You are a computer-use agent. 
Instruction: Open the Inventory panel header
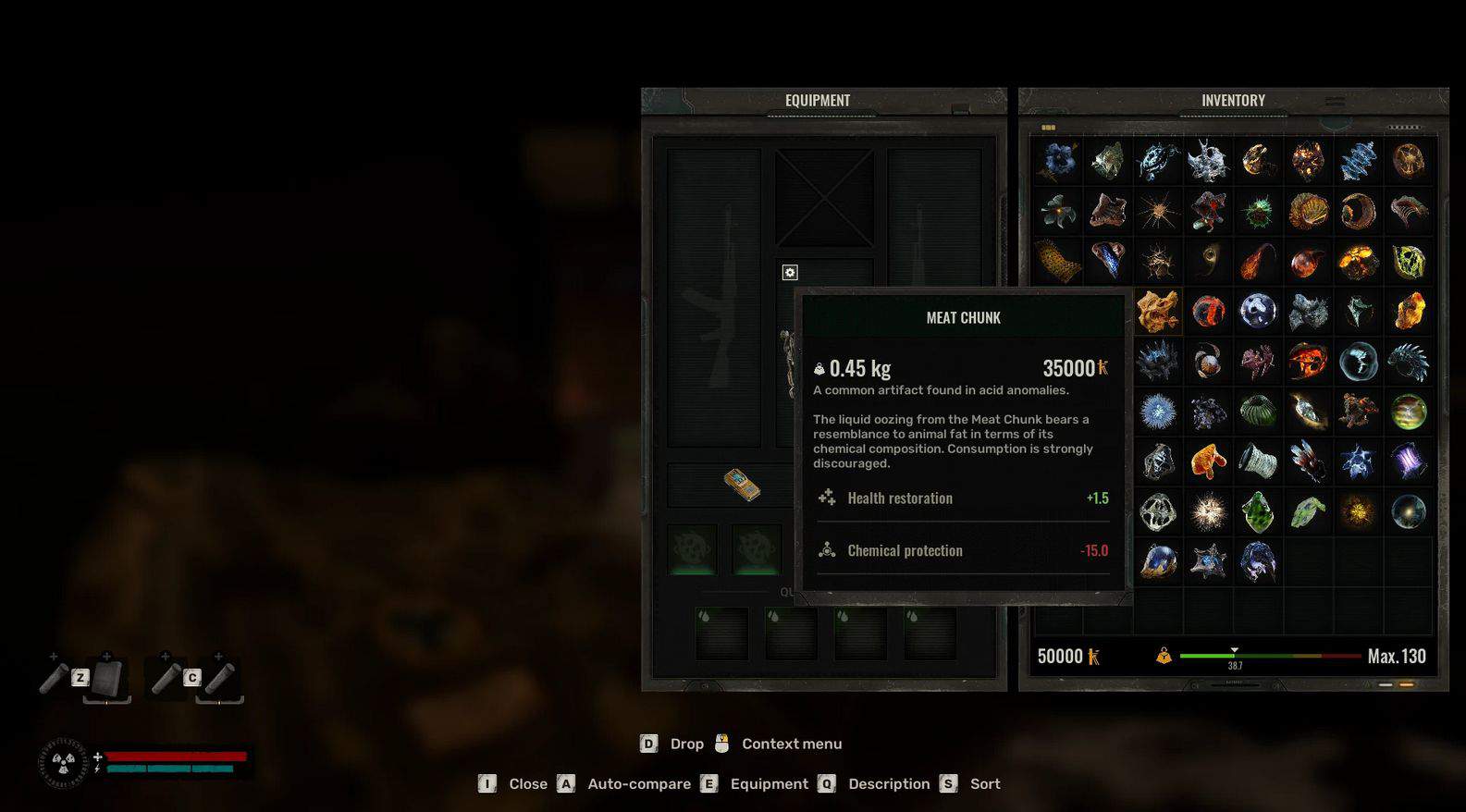[x=1232, y=101]
